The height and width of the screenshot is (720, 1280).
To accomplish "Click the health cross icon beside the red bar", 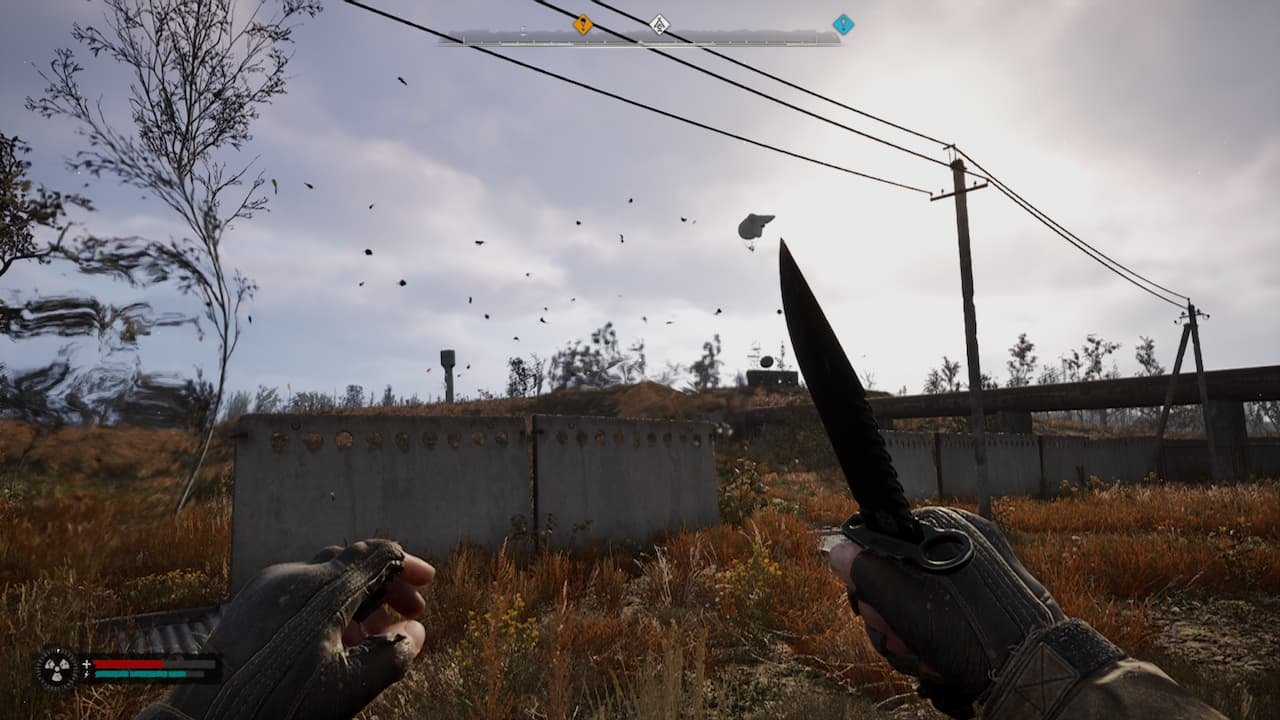I will [x=86, y=662].
